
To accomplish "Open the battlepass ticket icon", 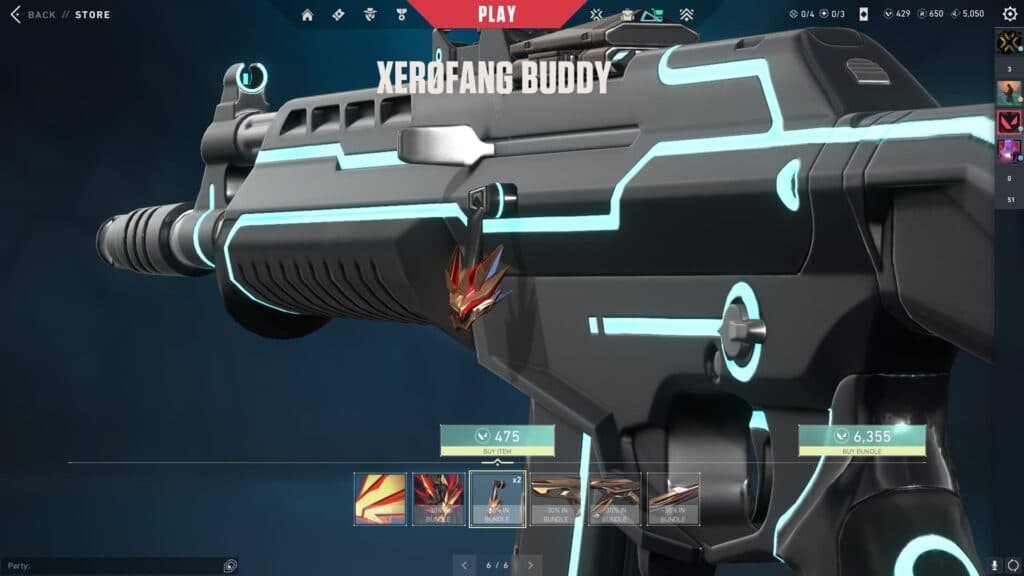I will point(338,15).
